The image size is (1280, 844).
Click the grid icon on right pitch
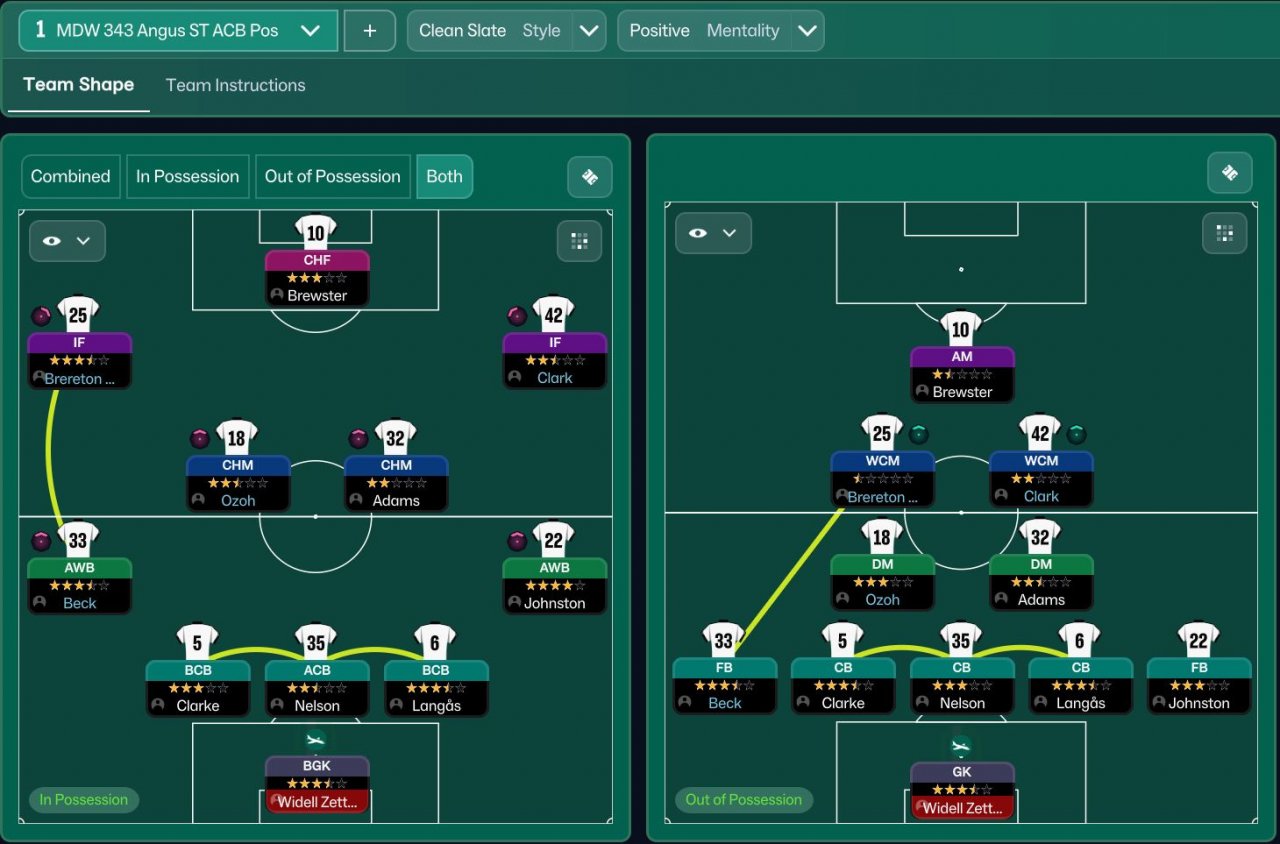[x=1224, y=233]
